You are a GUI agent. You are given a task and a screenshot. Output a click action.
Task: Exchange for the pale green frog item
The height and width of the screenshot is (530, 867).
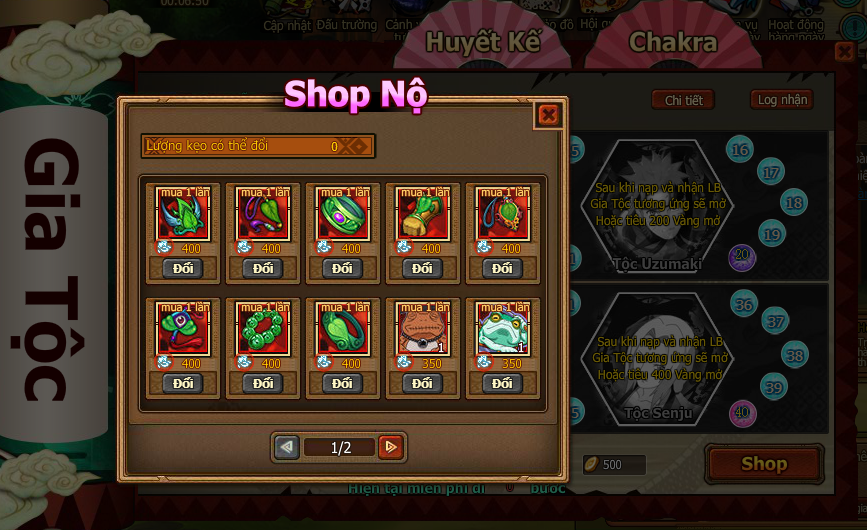[x=502, y=383]
